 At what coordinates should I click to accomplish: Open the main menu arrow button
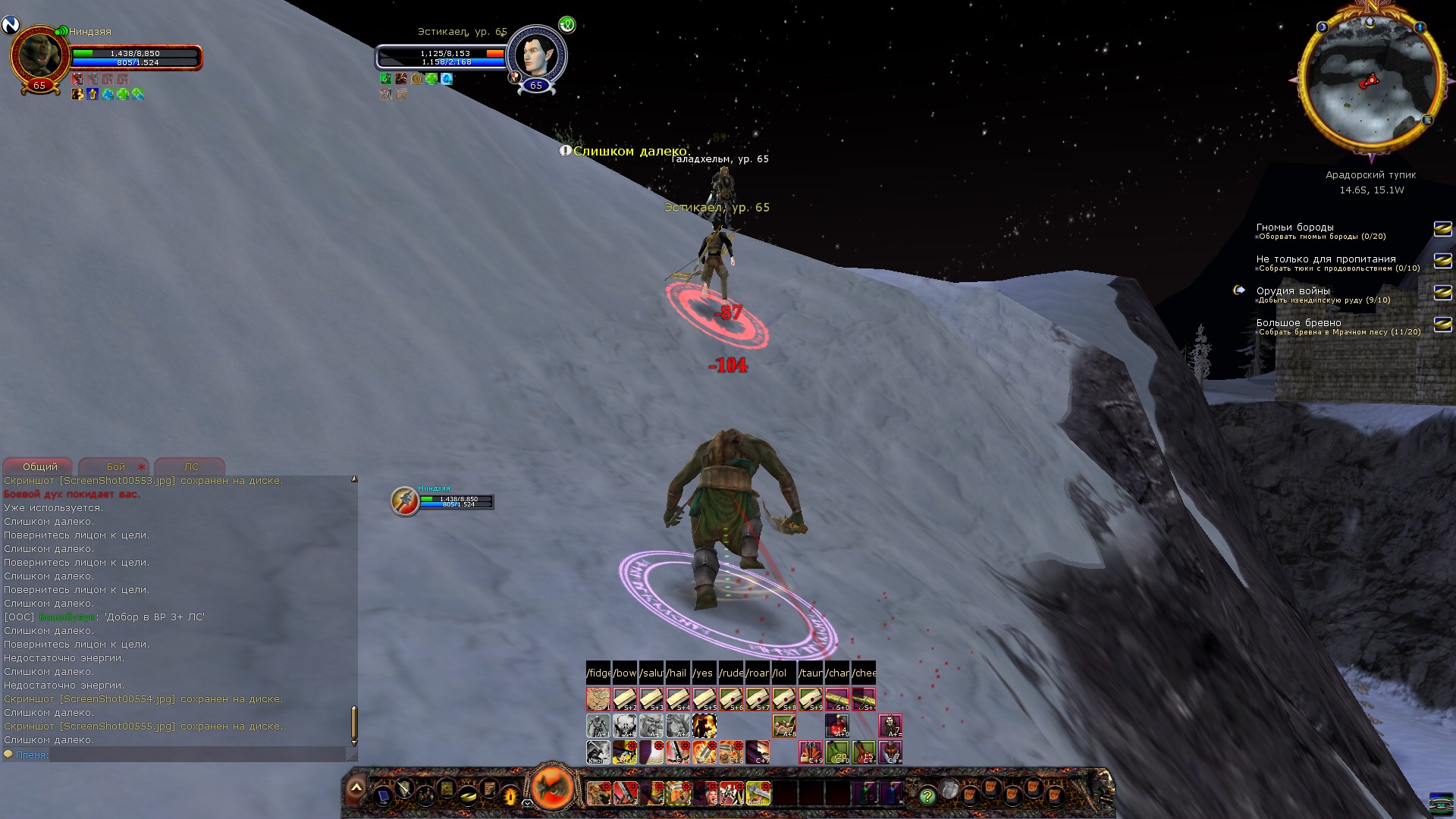(x=356, y=789)
